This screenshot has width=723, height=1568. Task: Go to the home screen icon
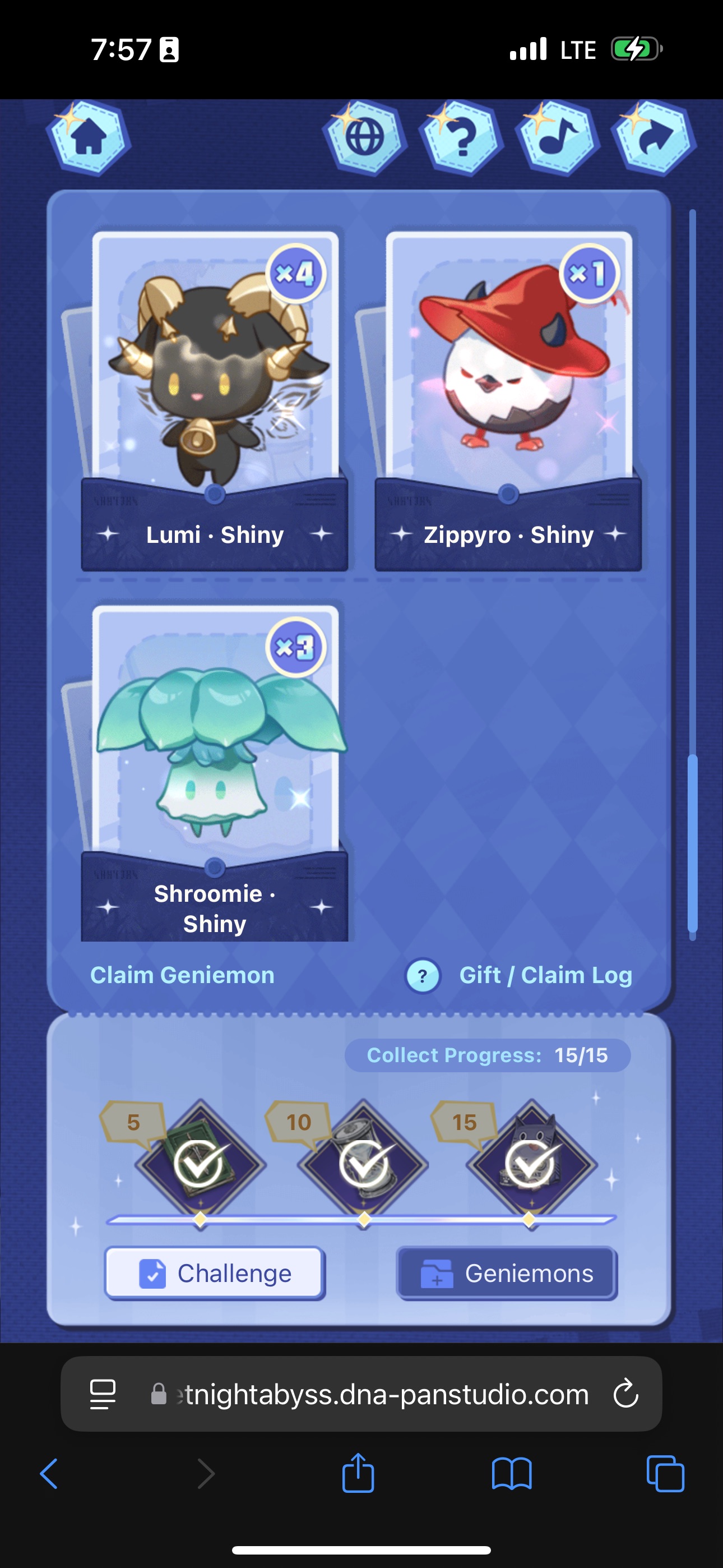89,138
